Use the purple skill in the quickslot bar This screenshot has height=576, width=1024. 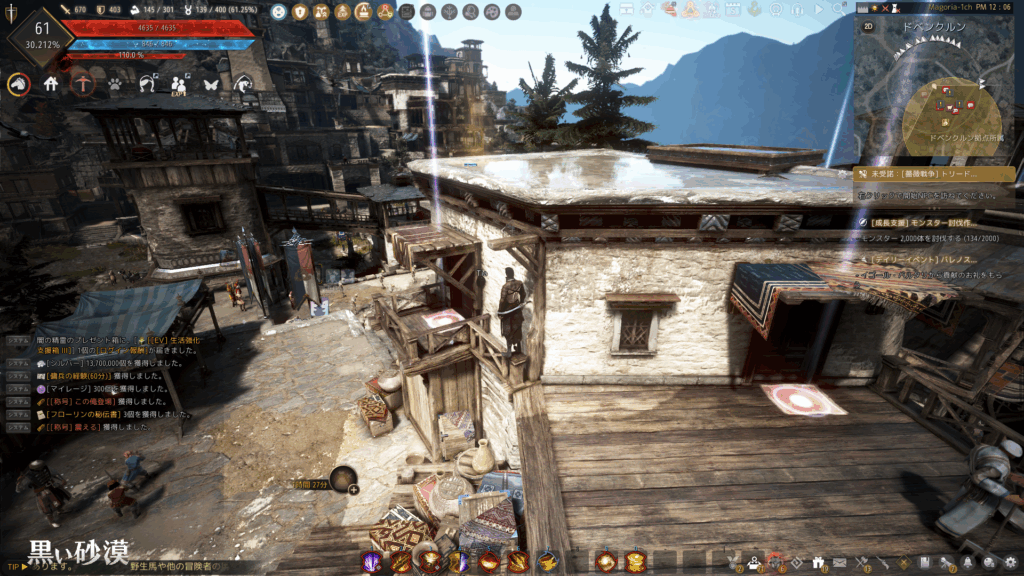click(x=371, y=562)
